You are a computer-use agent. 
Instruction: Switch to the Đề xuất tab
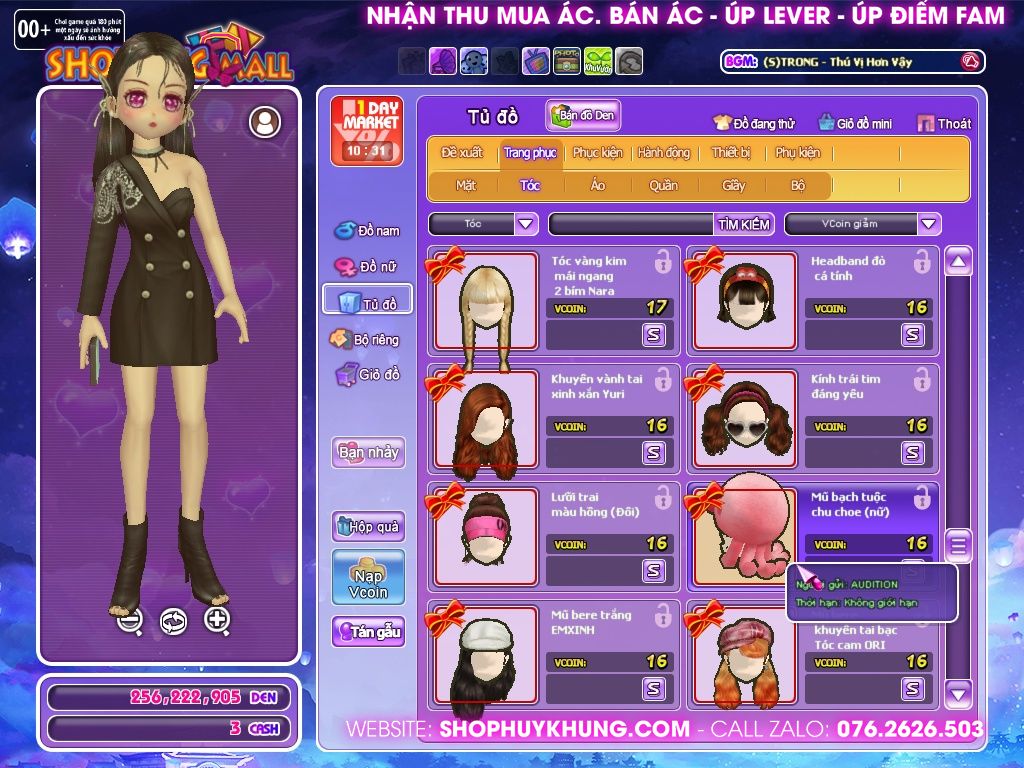pyautogui.click(x=461, y=153)
